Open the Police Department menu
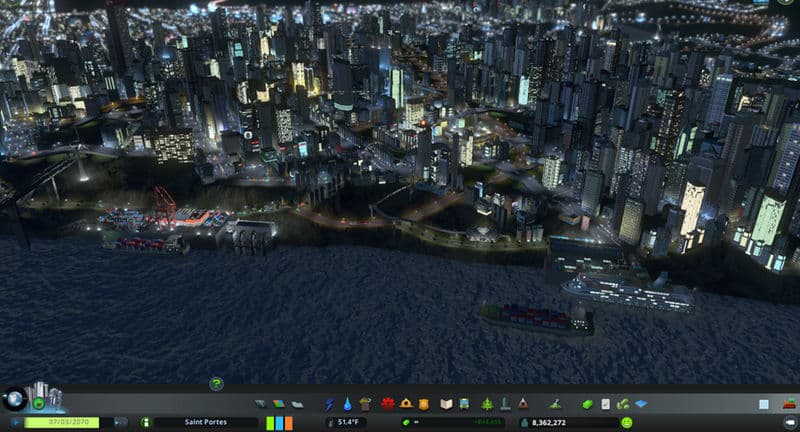This screenshot has width=800, height=432. [x=425, y=404]
